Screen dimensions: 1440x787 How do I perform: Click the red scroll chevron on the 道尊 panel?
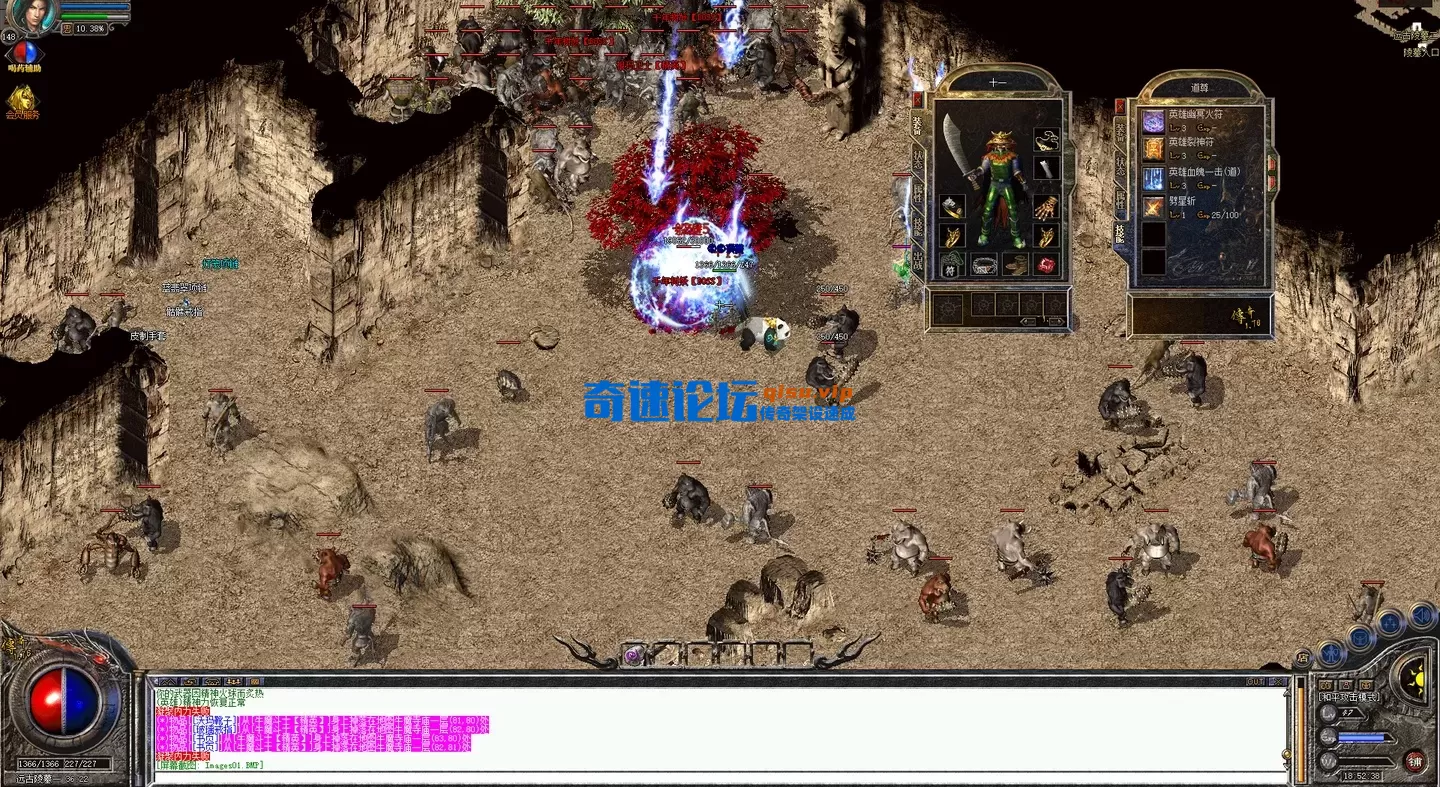pos(1273,165)
